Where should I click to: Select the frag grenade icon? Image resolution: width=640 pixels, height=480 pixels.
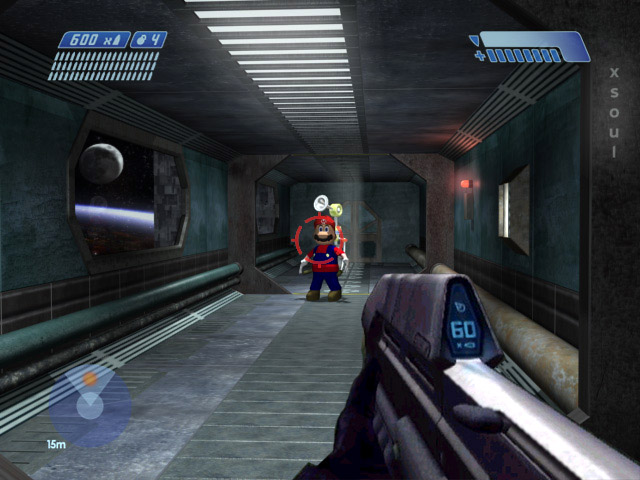pos(143,40)
